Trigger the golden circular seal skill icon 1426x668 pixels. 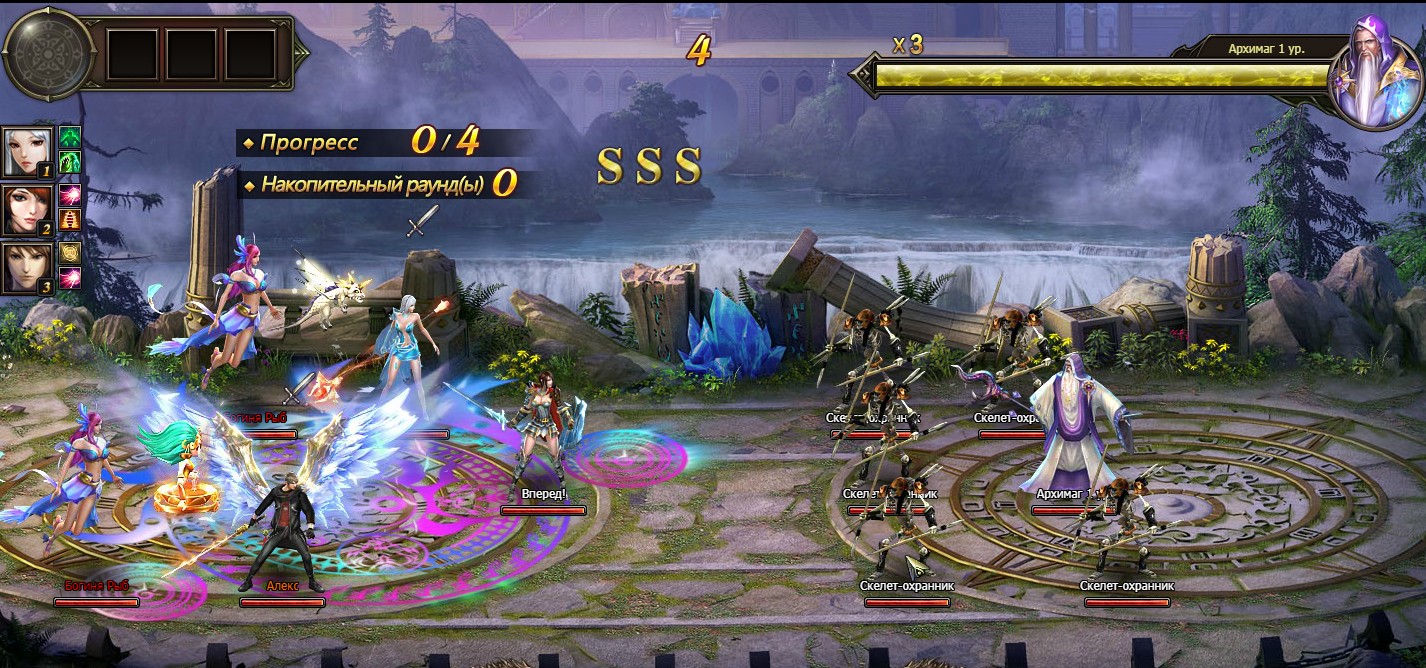point(70,254)
